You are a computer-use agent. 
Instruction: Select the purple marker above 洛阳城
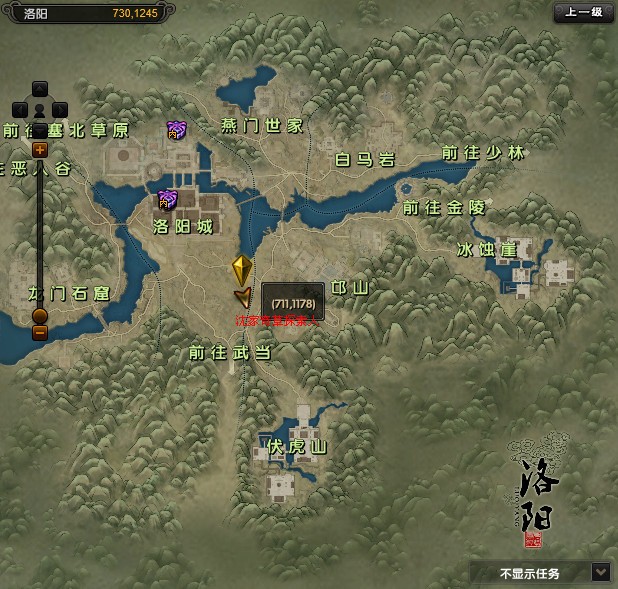pyautogui.click(x=167, y=199)
